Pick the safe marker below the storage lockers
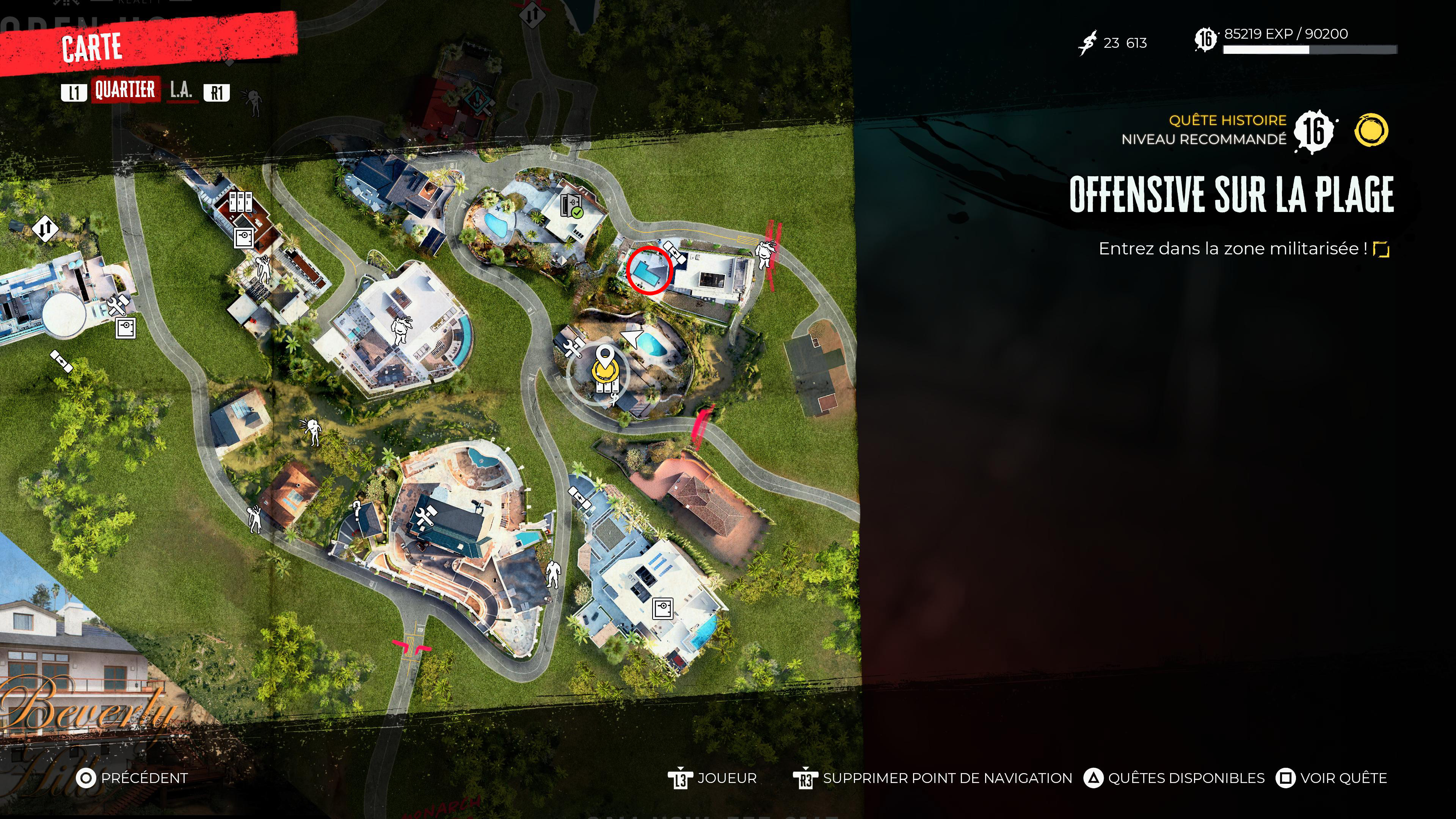 tap(244, 237)
